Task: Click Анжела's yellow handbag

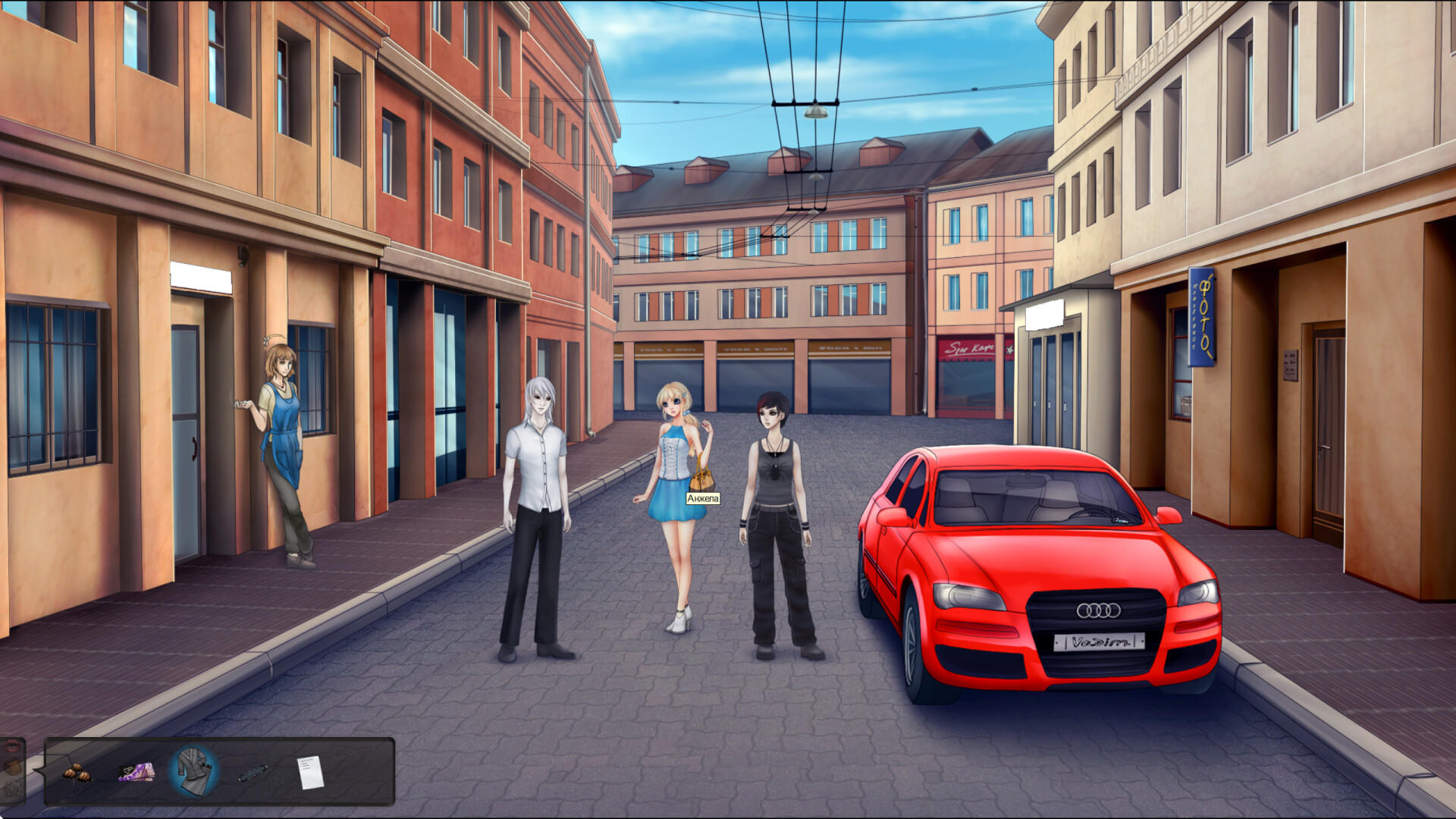Action: tap(701, 478)
